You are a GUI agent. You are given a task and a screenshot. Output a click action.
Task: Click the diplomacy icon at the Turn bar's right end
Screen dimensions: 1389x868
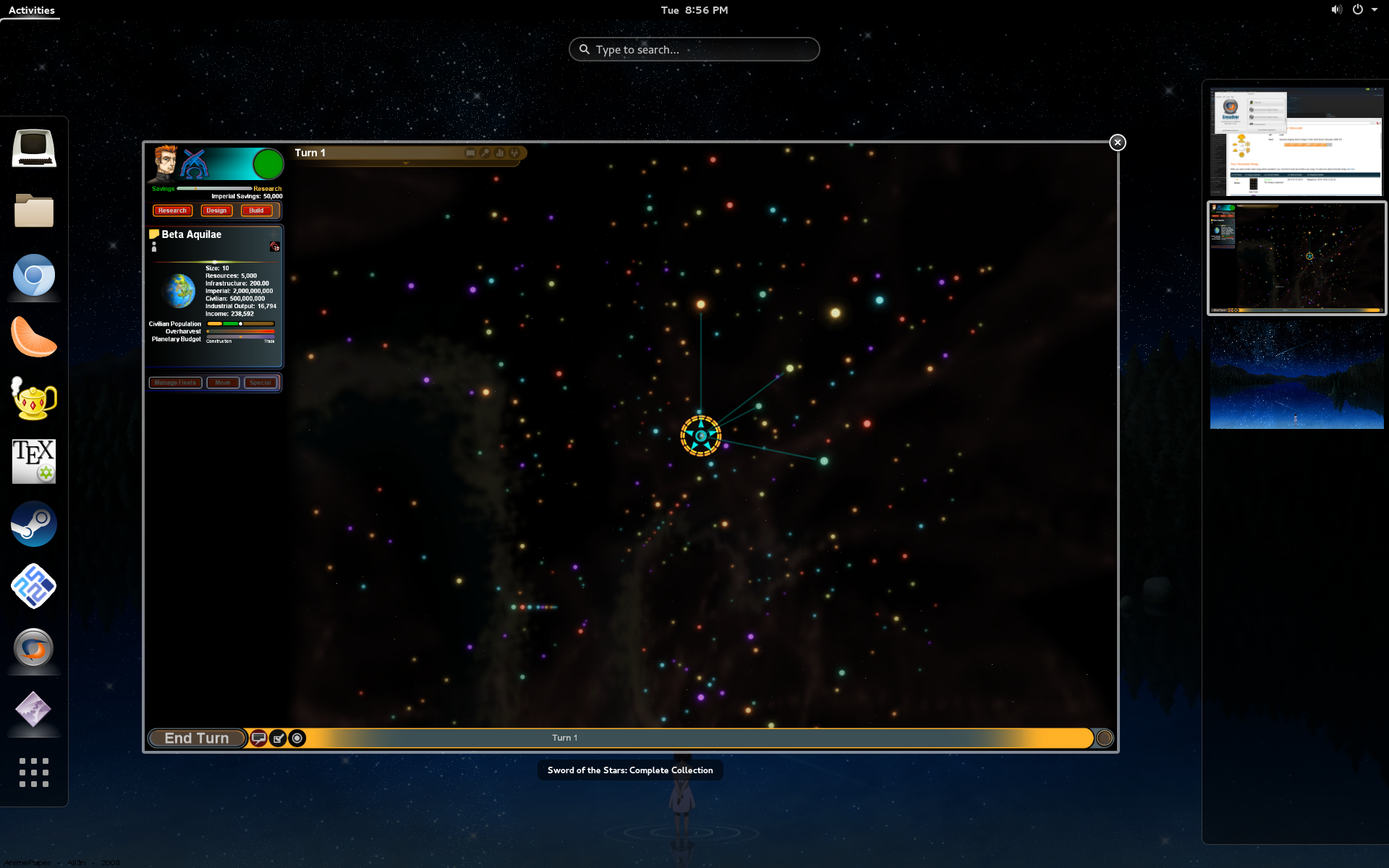[514, 153]
